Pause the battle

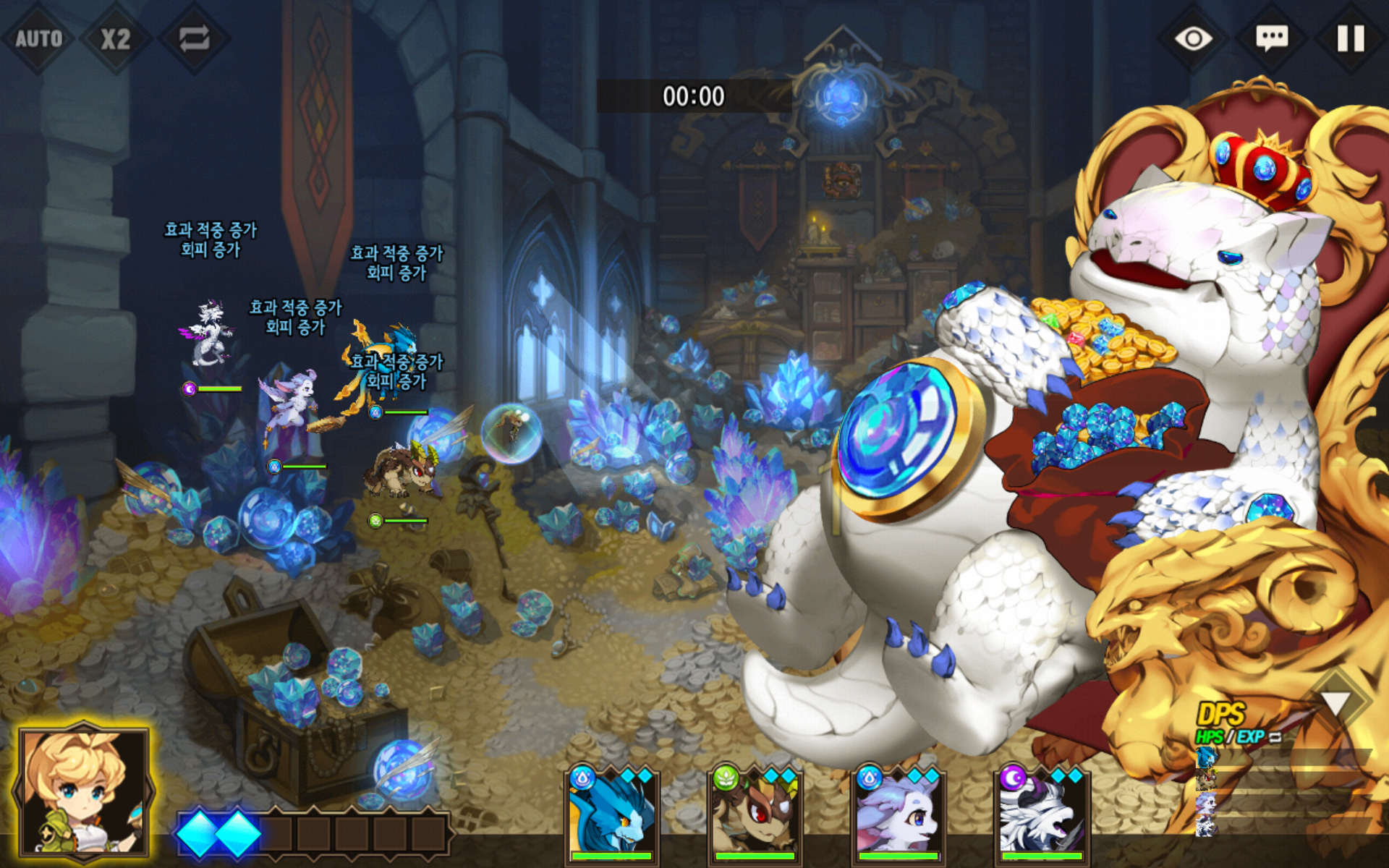point(1350,38)
